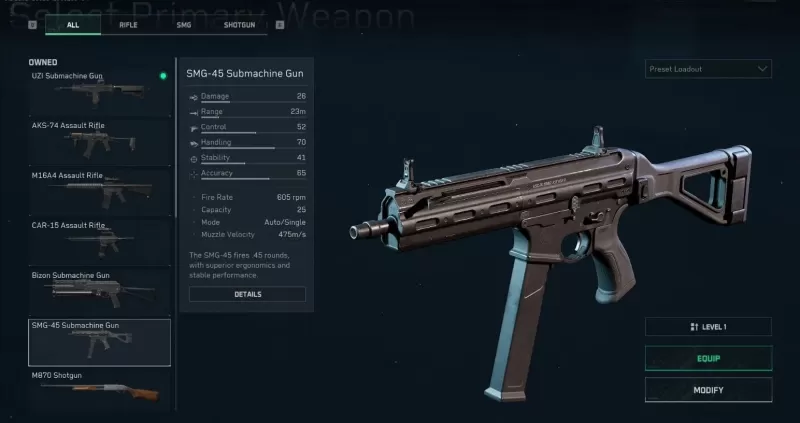
Task: Select the Bizon Submachine Gun
Action: (x=98, y=290)
